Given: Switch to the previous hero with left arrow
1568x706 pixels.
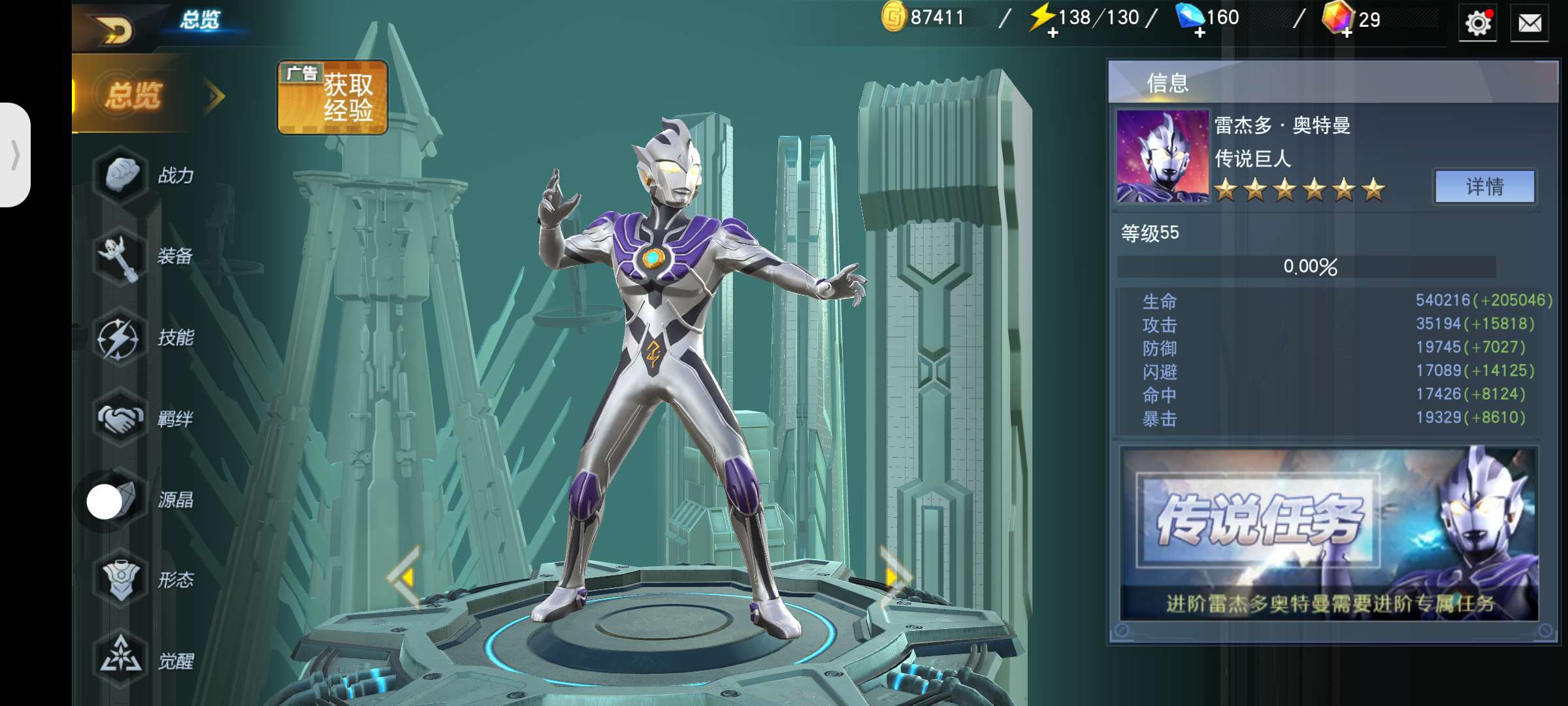Looking at the screenshot, I should click(405, 577).
